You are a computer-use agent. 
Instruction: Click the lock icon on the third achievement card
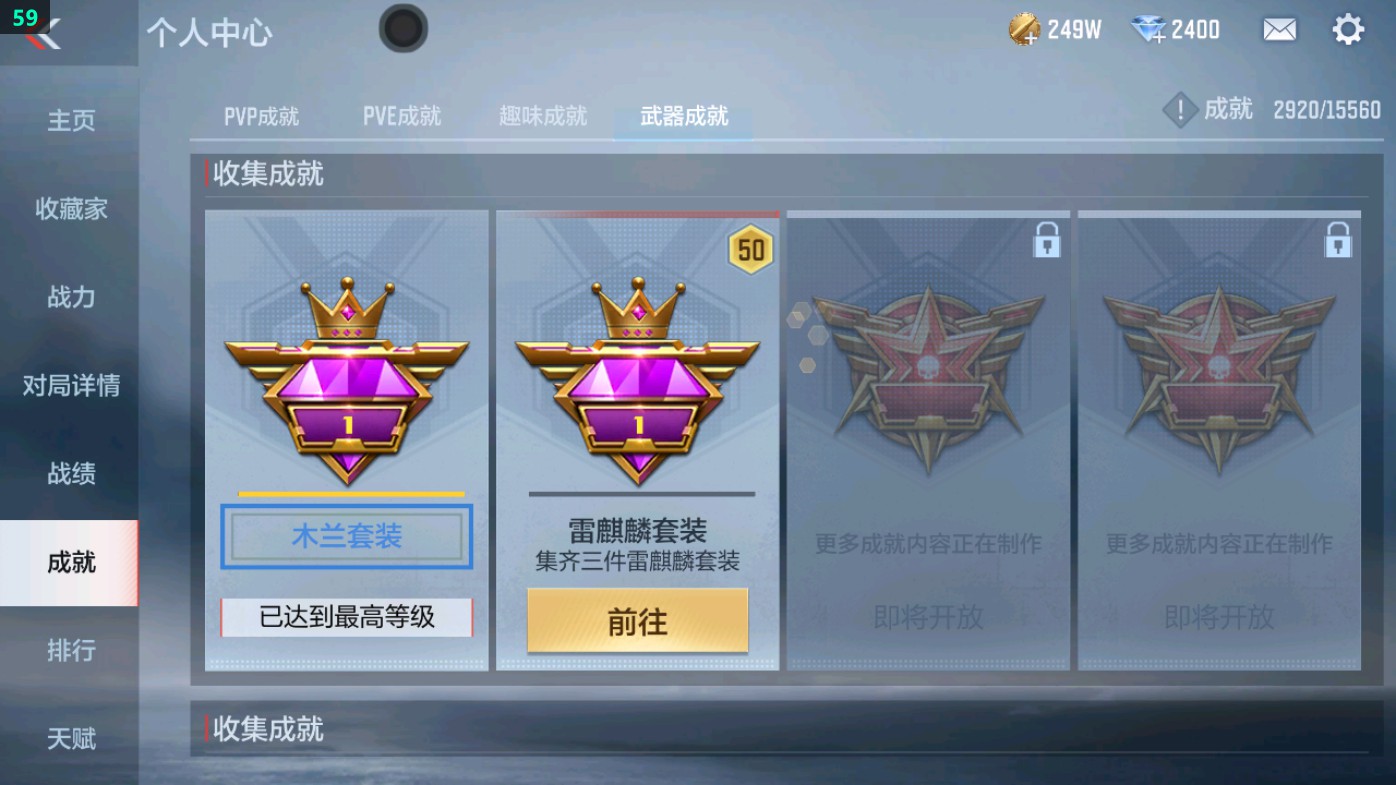coord(1047,239)
